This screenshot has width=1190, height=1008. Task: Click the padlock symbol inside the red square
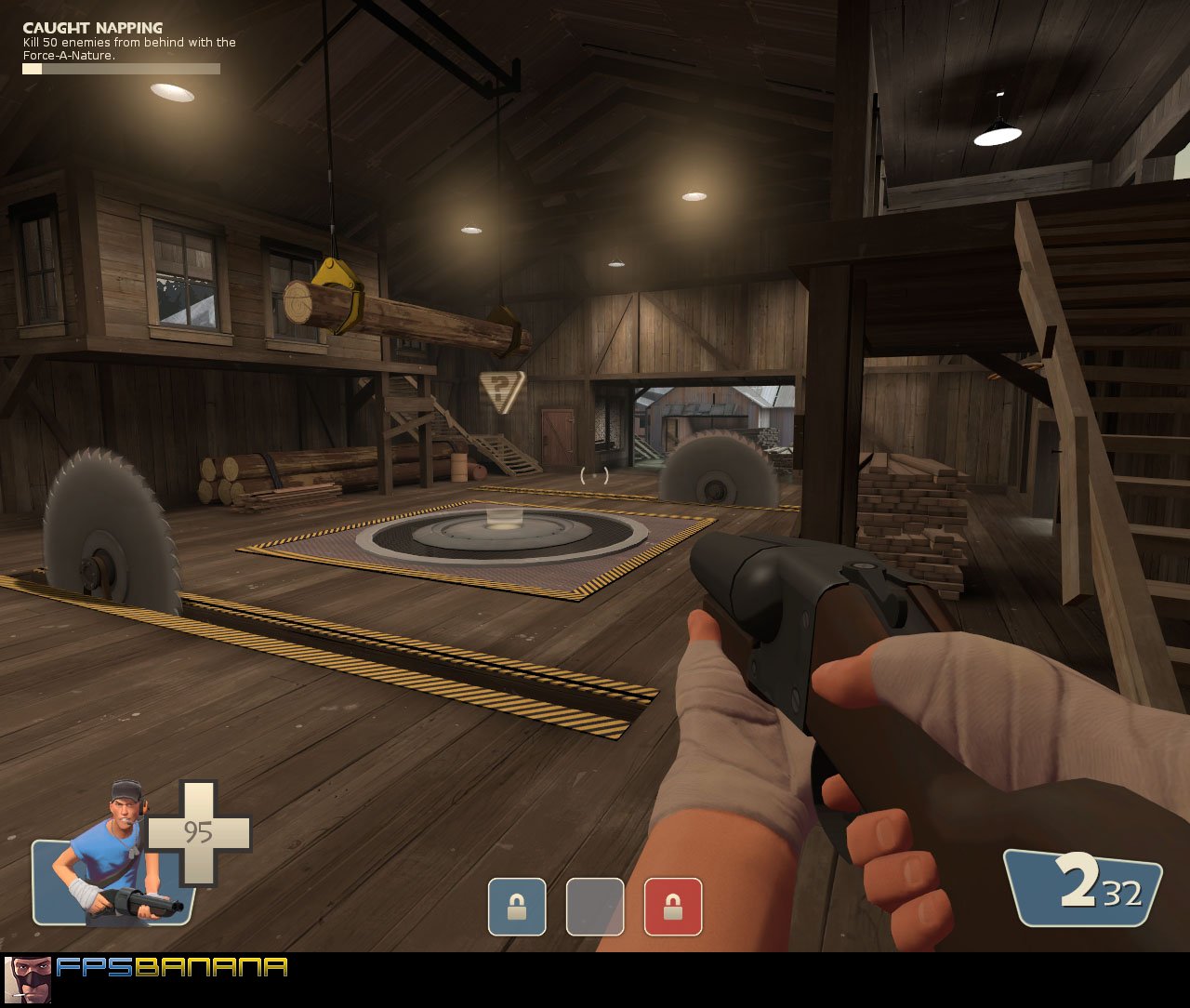tap(672, 908)
